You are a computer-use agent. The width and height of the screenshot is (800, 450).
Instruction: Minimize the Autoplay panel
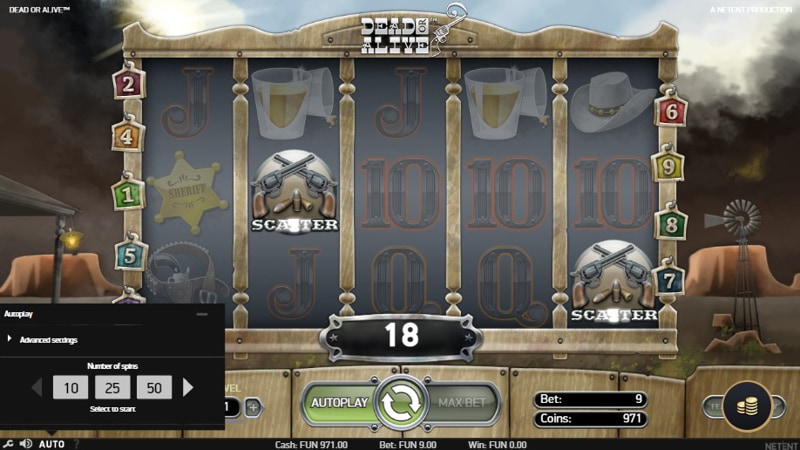(x=202, y=314)
